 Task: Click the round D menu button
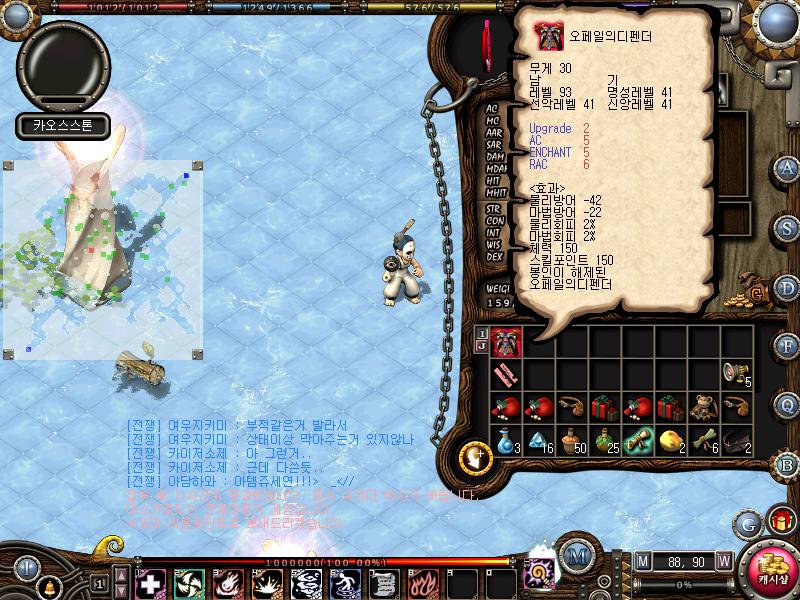(x=787, y=286)
